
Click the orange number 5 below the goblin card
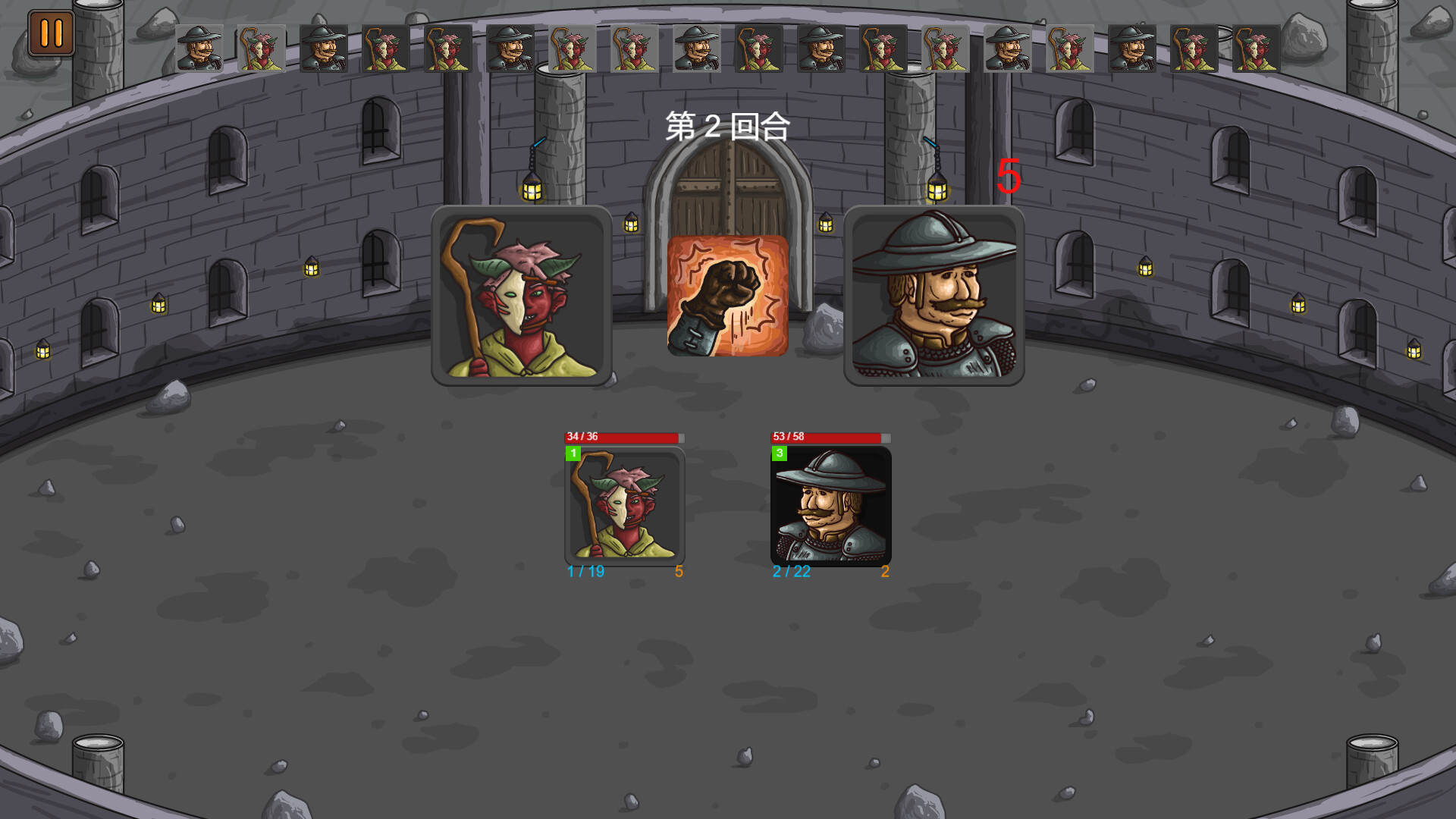coord(679,573)
